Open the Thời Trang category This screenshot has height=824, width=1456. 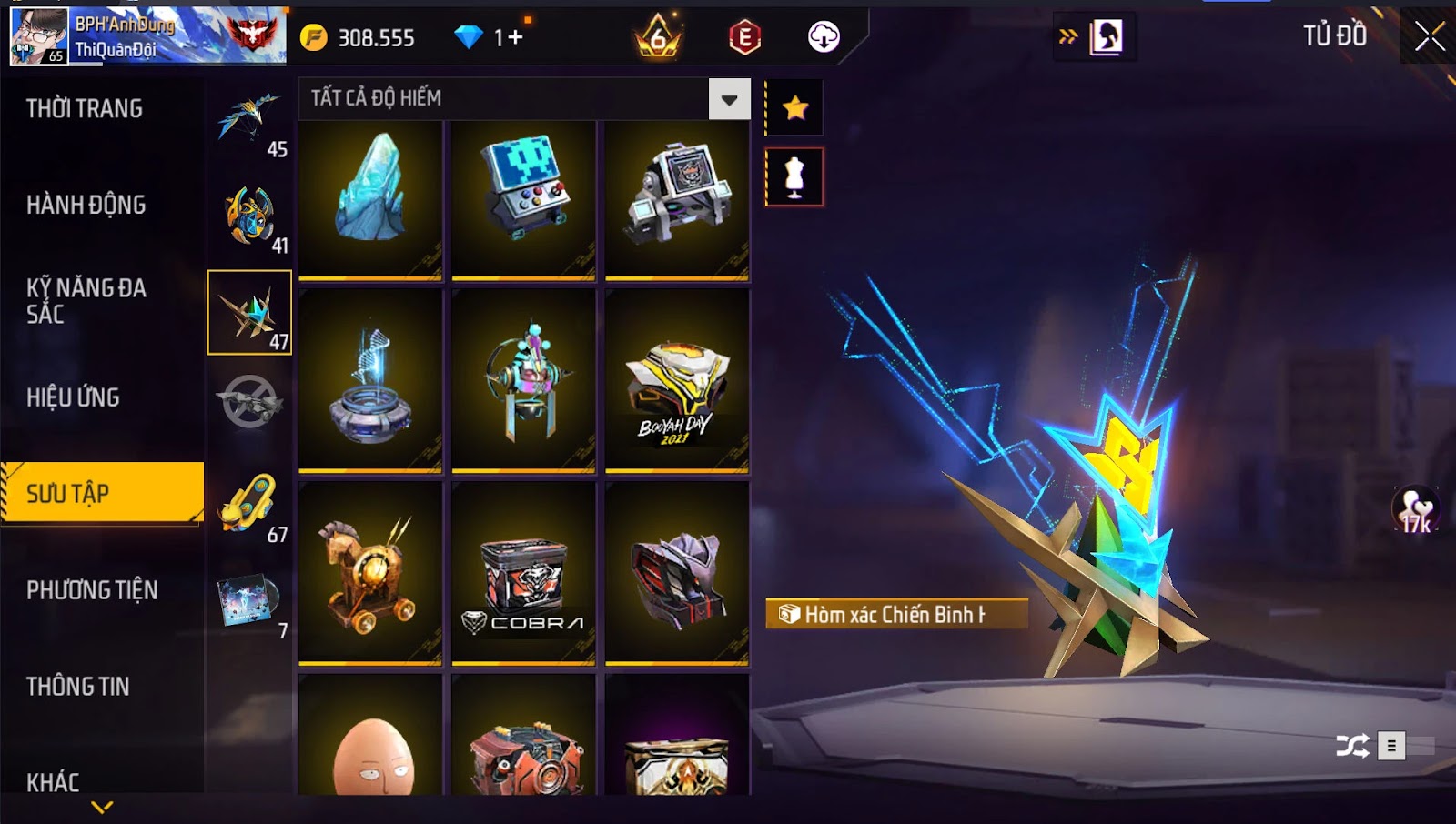tap(85, 109)
